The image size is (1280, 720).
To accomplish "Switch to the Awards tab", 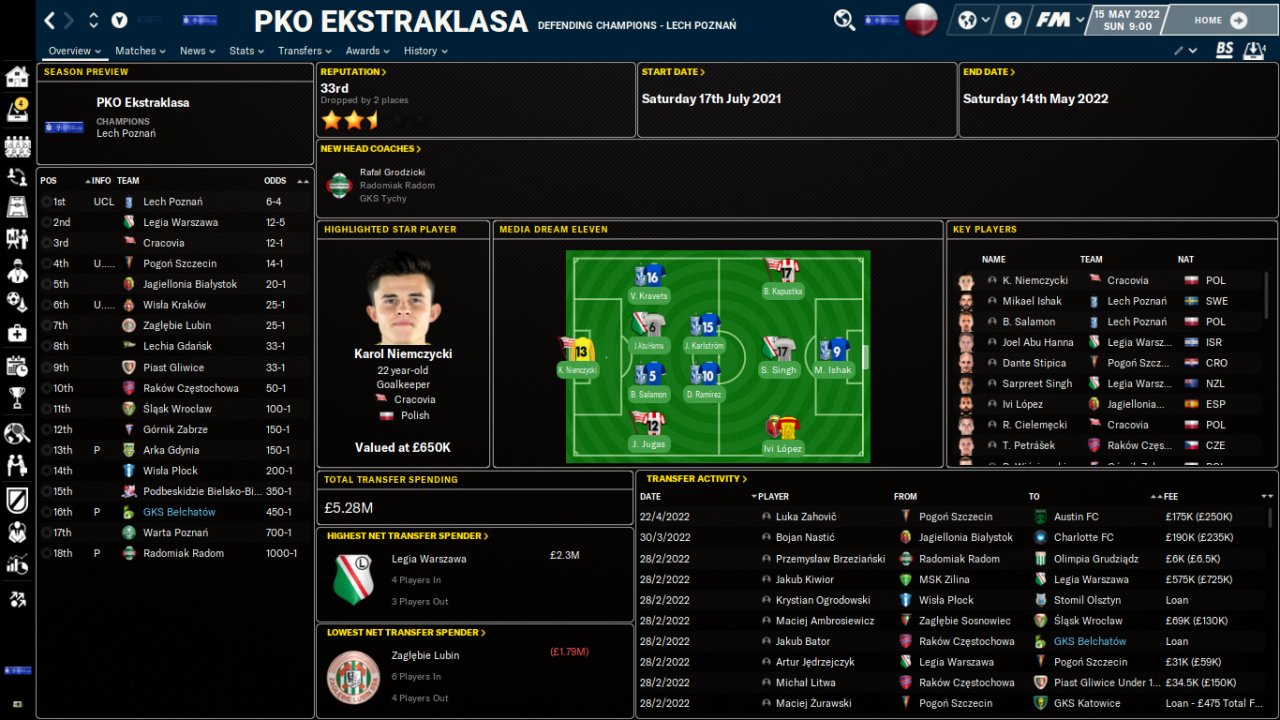I will pos(367,51).
